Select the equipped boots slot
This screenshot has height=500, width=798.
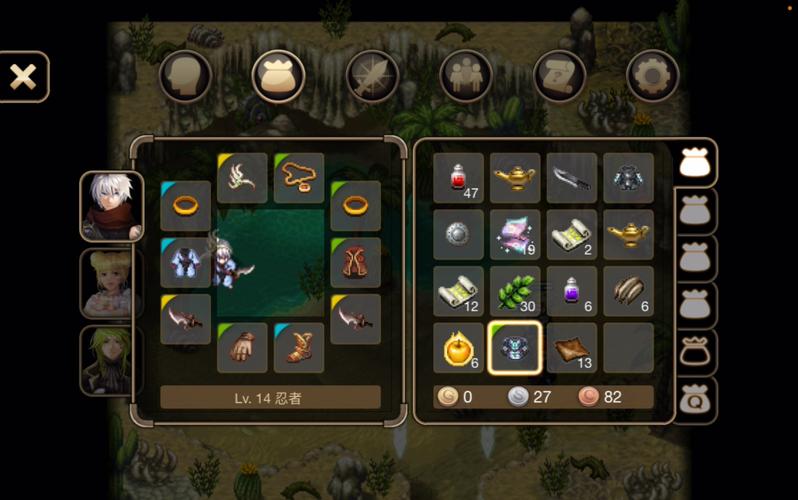pyautogui.click(x=299, y=348)
